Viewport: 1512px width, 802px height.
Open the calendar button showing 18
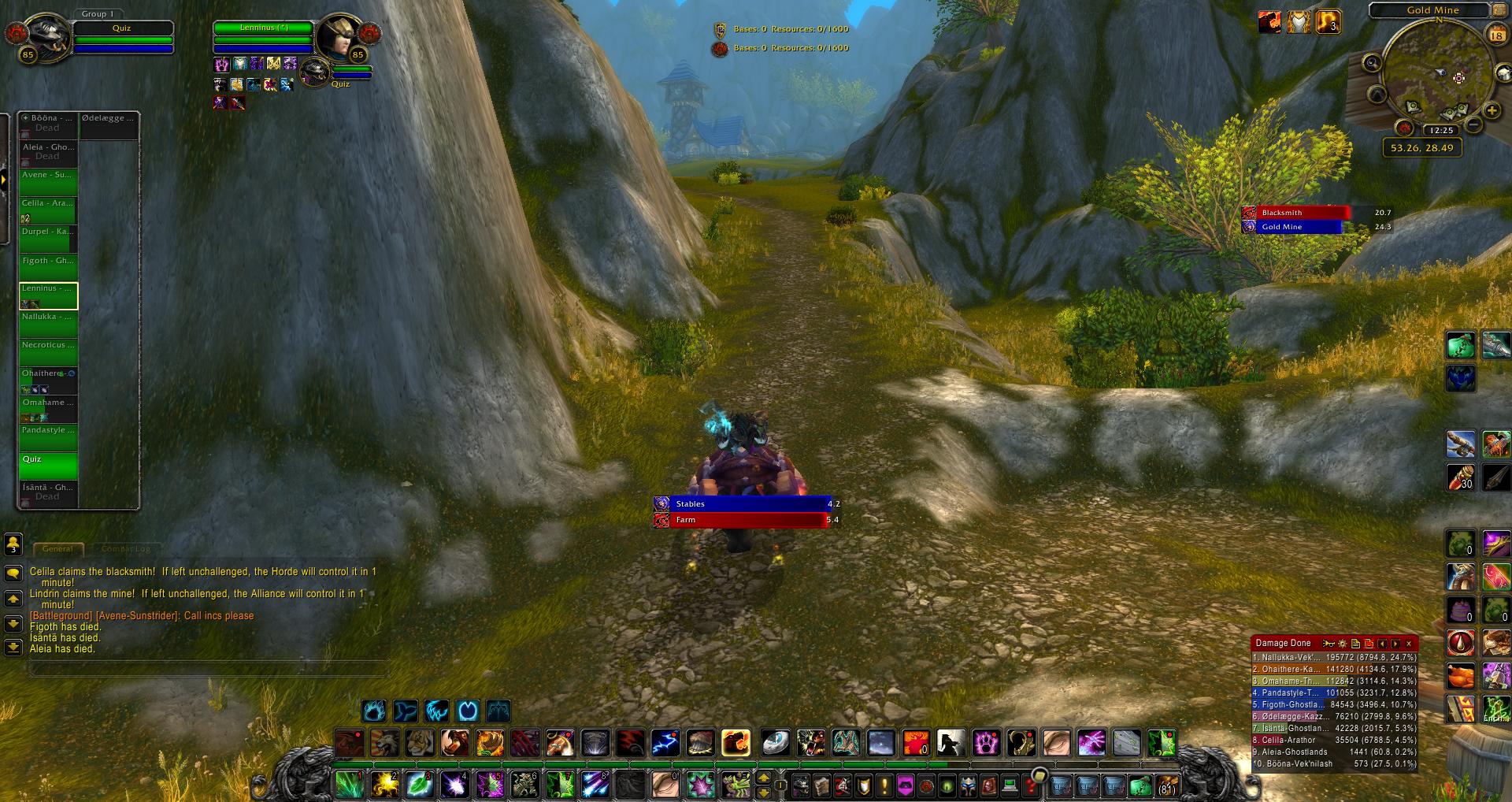(1495, 35)
